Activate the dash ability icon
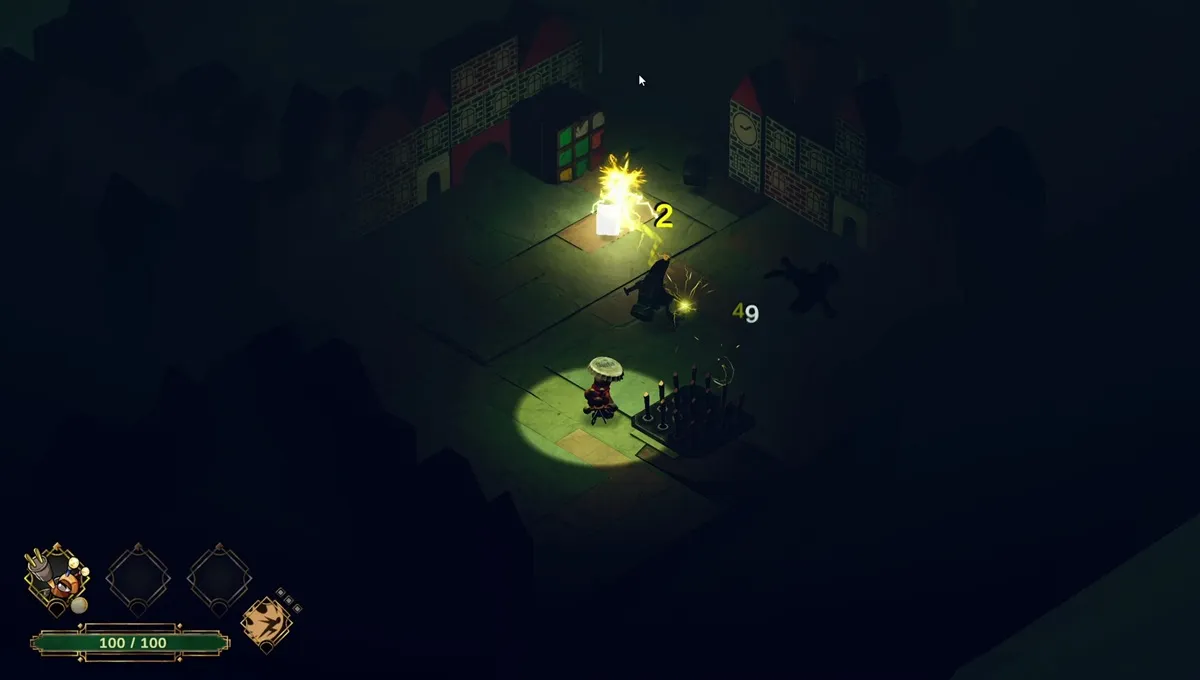The image size is (1200, 680). 266,622
